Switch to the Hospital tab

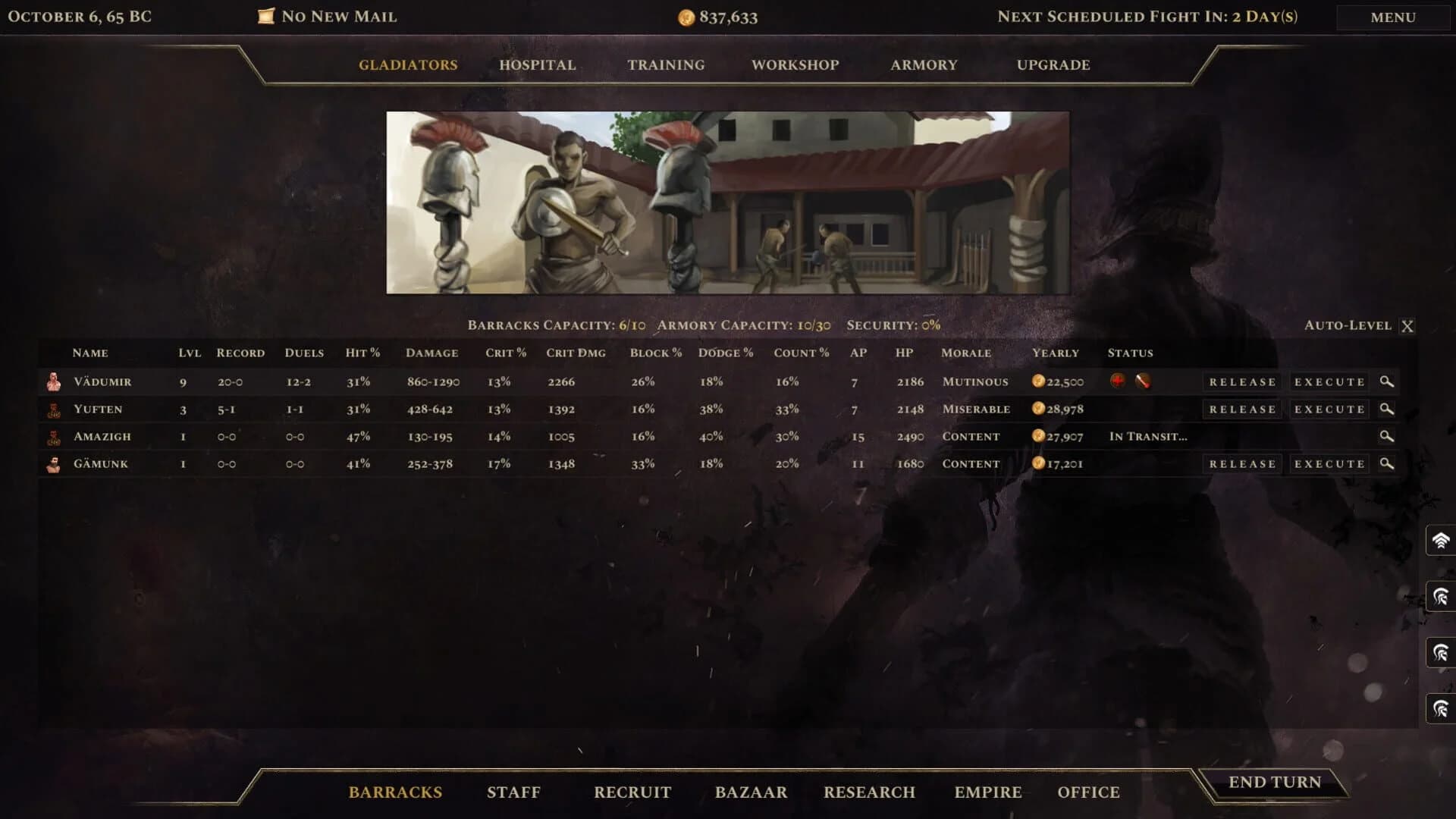pyautogui.click(x=537, y=65)
